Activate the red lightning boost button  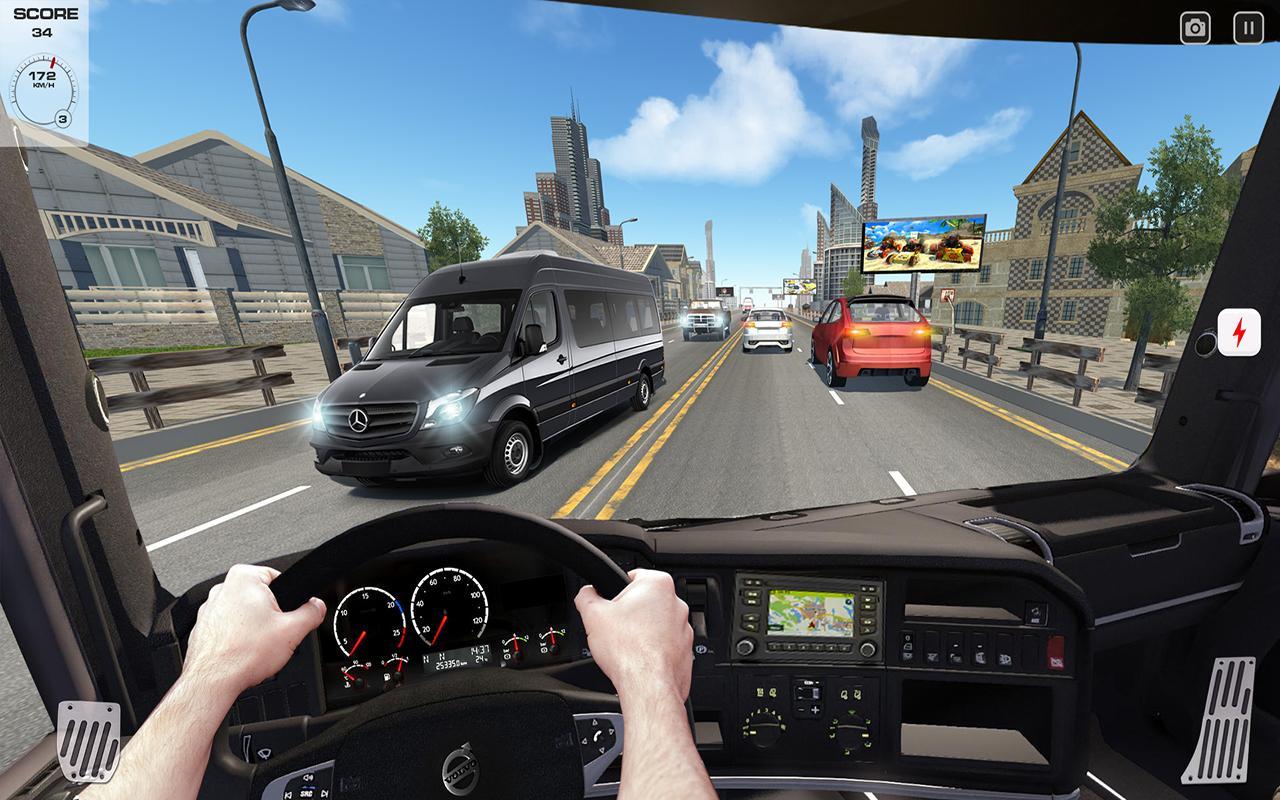click(x=1238, y=332)
